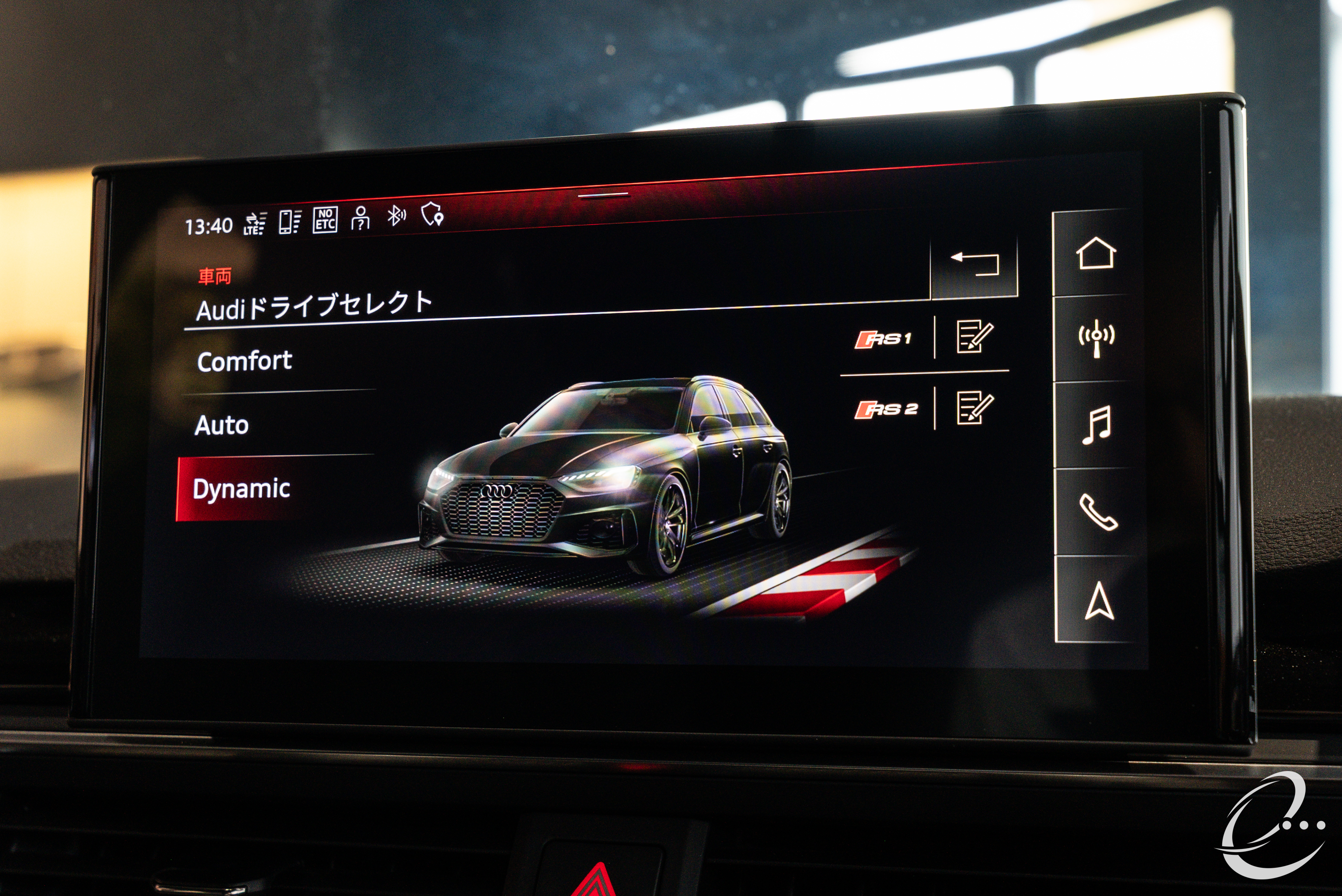Edit the RS 2 mode settings
1342x896 pixels.
974,407
